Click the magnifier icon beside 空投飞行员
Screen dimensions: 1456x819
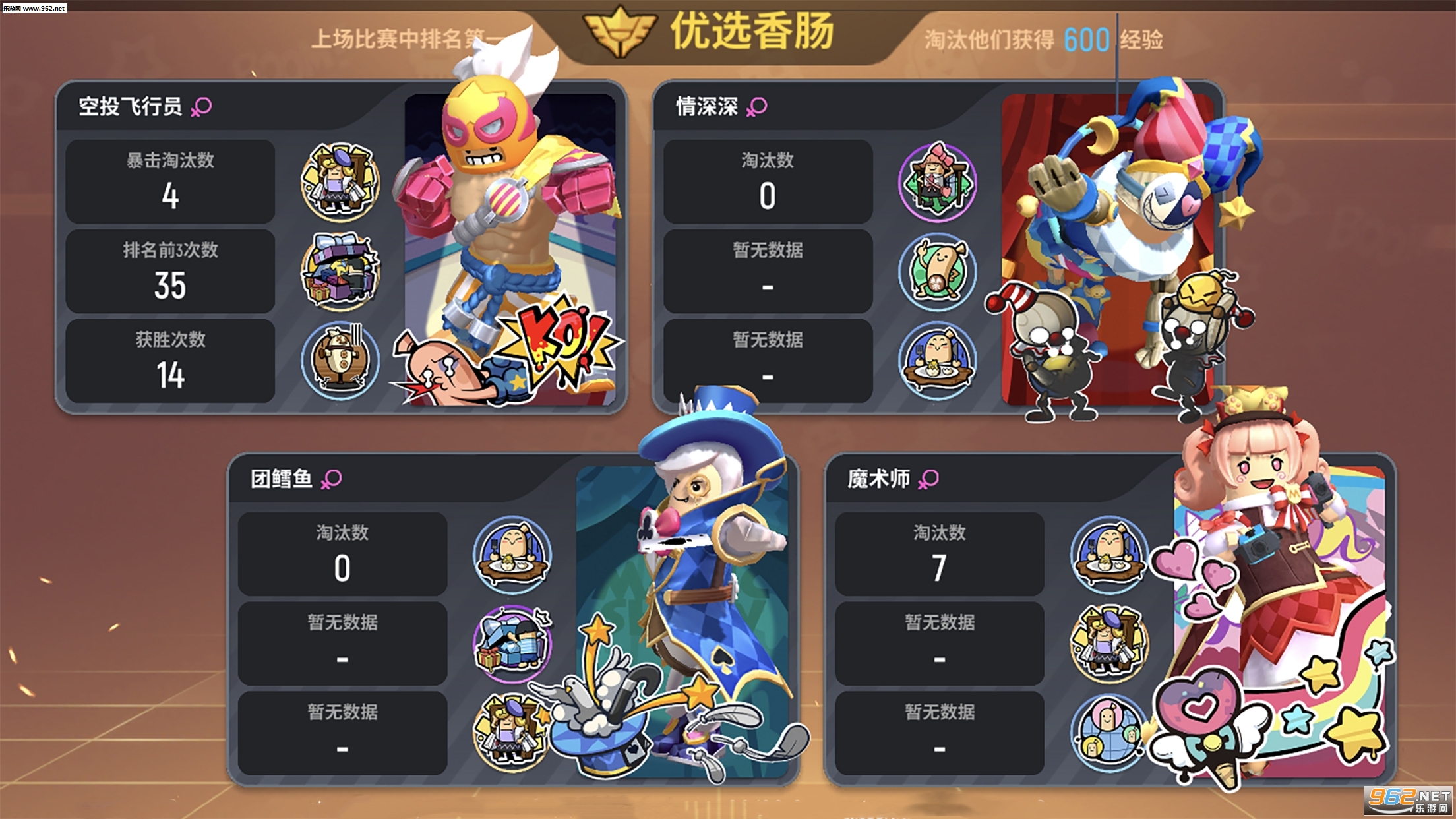[202, 106]
